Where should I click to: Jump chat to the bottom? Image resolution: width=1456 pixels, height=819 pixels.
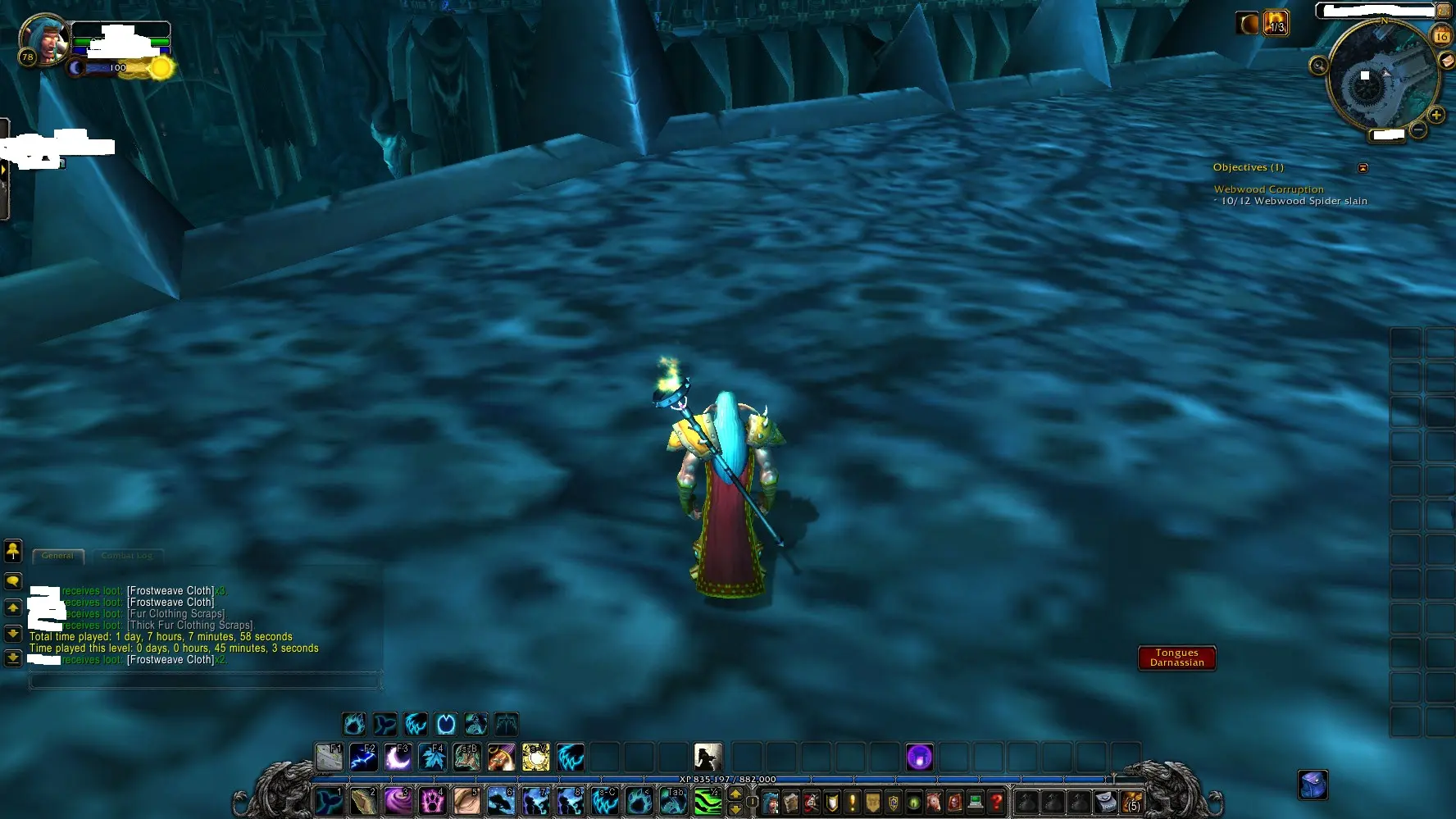tap(13, 657)
